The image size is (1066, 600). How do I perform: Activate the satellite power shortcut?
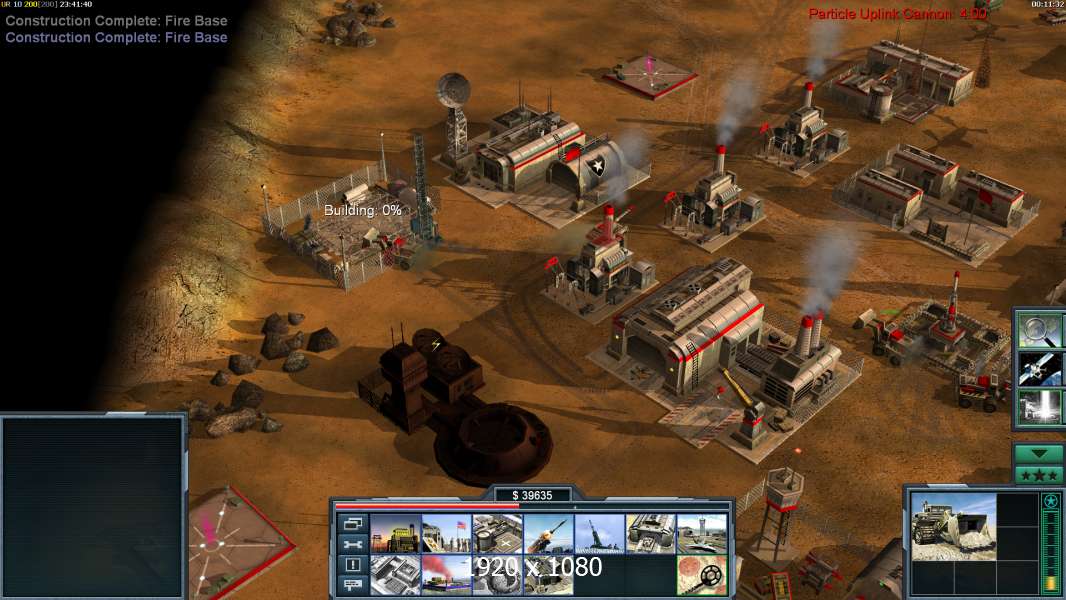[1039, 368]
